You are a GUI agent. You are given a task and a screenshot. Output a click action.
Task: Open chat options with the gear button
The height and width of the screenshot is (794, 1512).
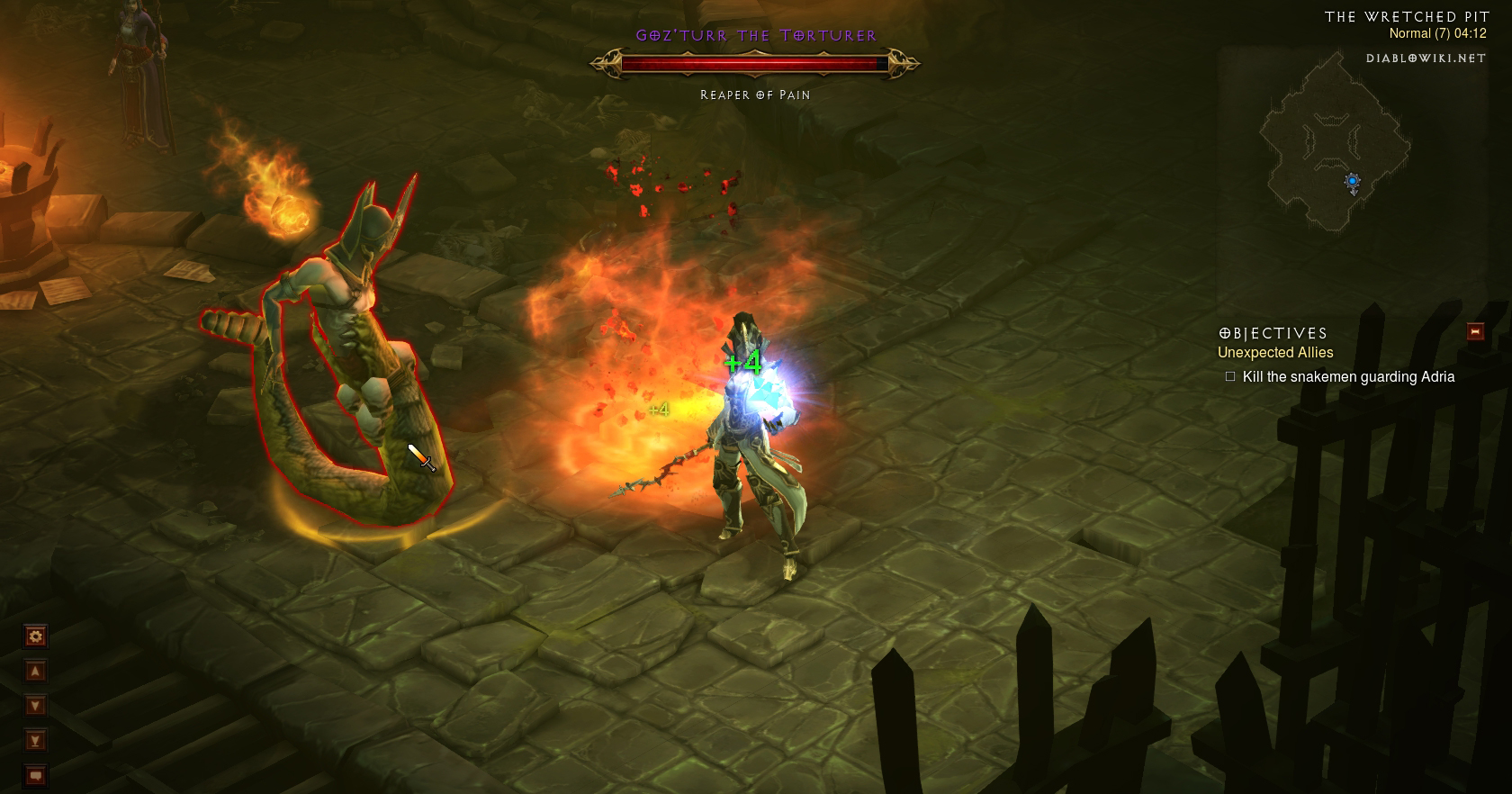35,636
